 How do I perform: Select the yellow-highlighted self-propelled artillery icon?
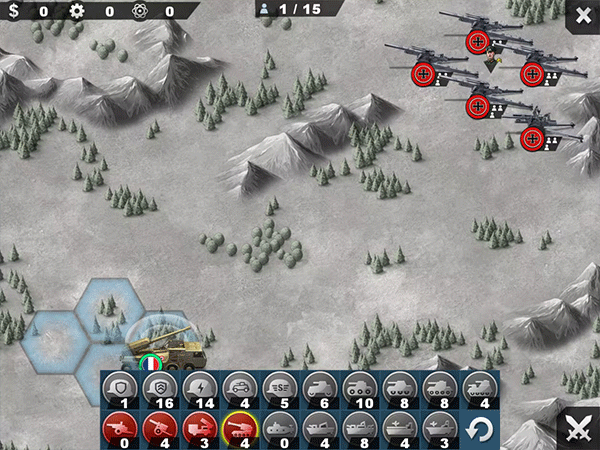pos(239,428)
